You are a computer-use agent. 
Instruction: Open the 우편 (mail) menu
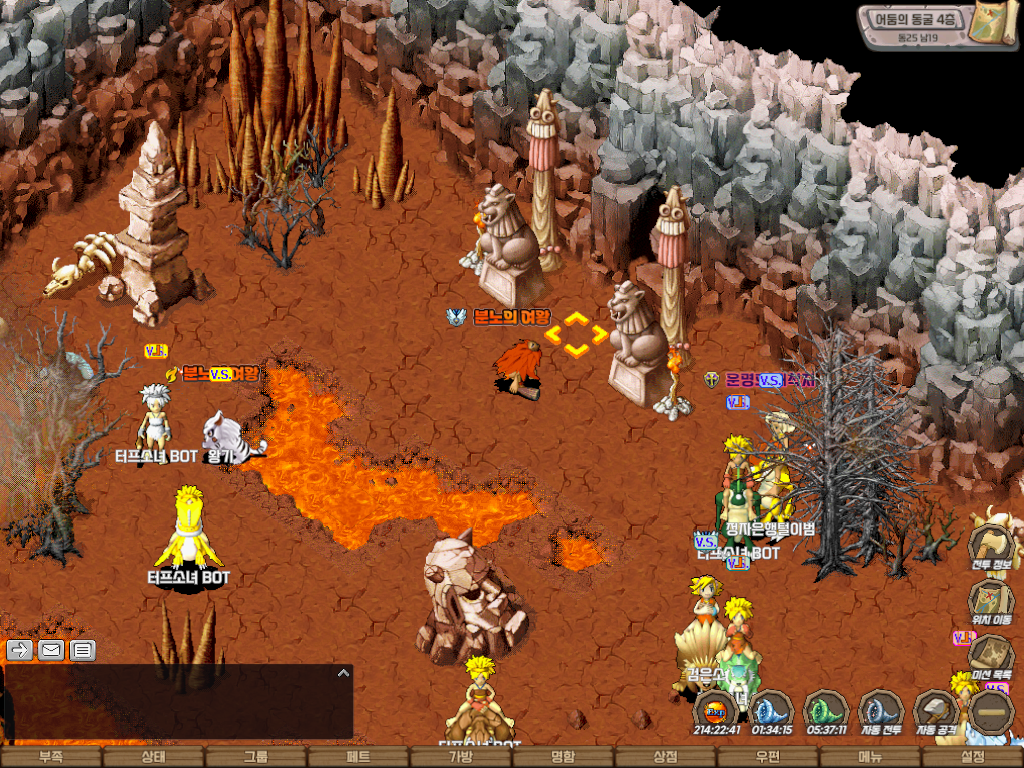768,758
